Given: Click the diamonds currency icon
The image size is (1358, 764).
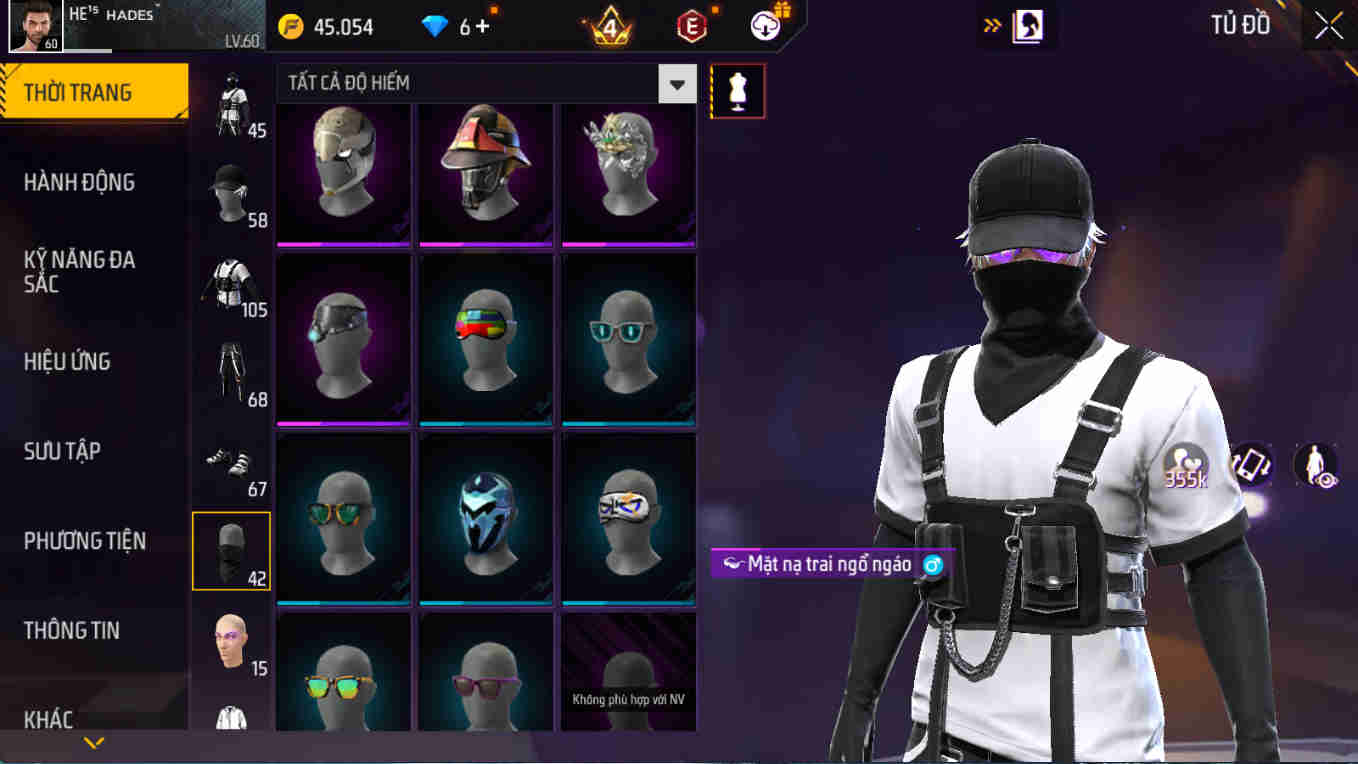Looking at the screenshot, I should pos(434,27).
